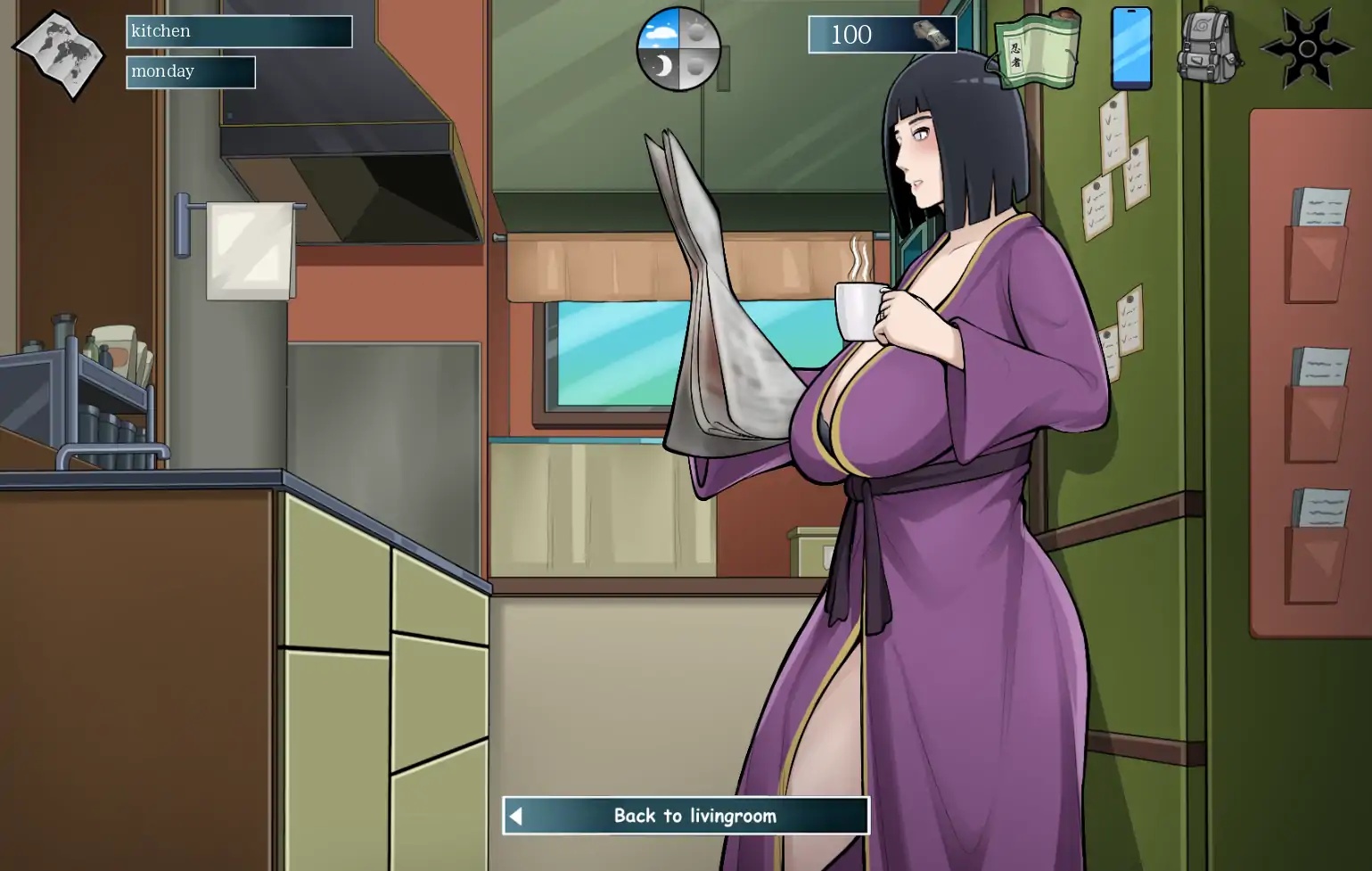Click the cloudy daytime quadrant of the clock

click(x=661, y=31)
